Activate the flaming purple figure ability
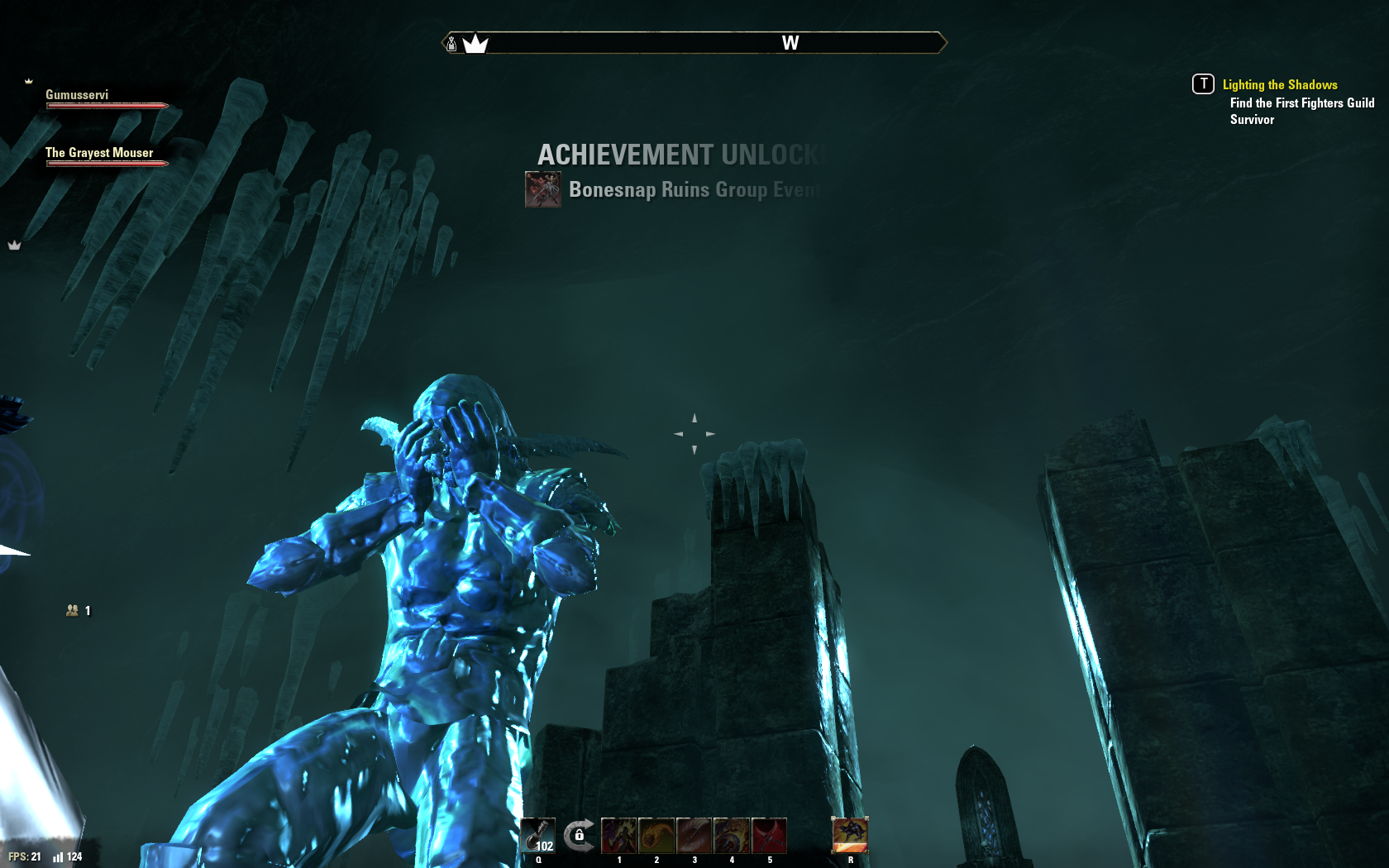This screenshot has height=868, width=1389. [x=618, y=835]
